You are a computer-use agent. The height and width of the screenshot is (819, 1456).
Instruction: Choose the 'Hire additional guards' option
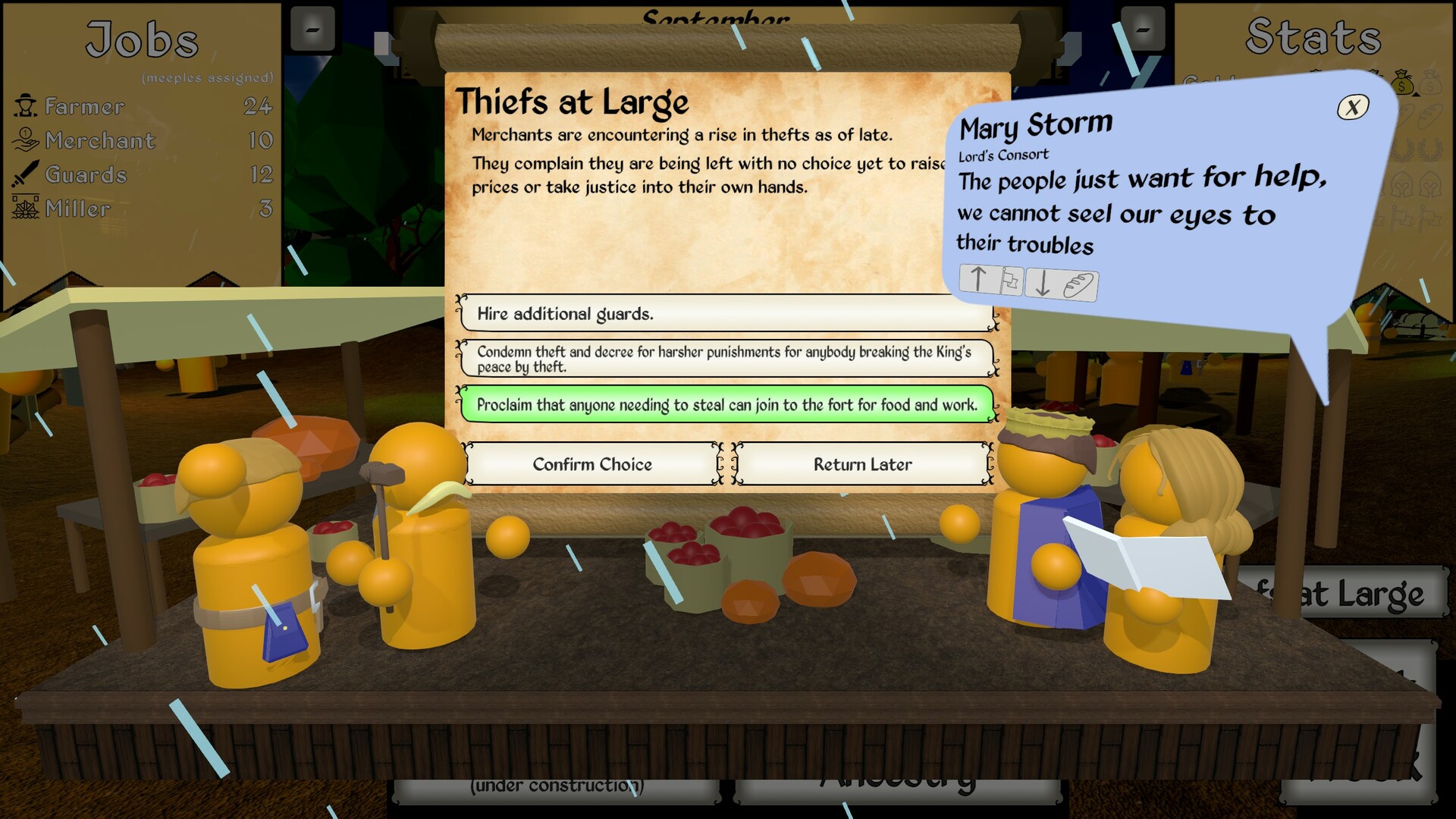point(726,314)
